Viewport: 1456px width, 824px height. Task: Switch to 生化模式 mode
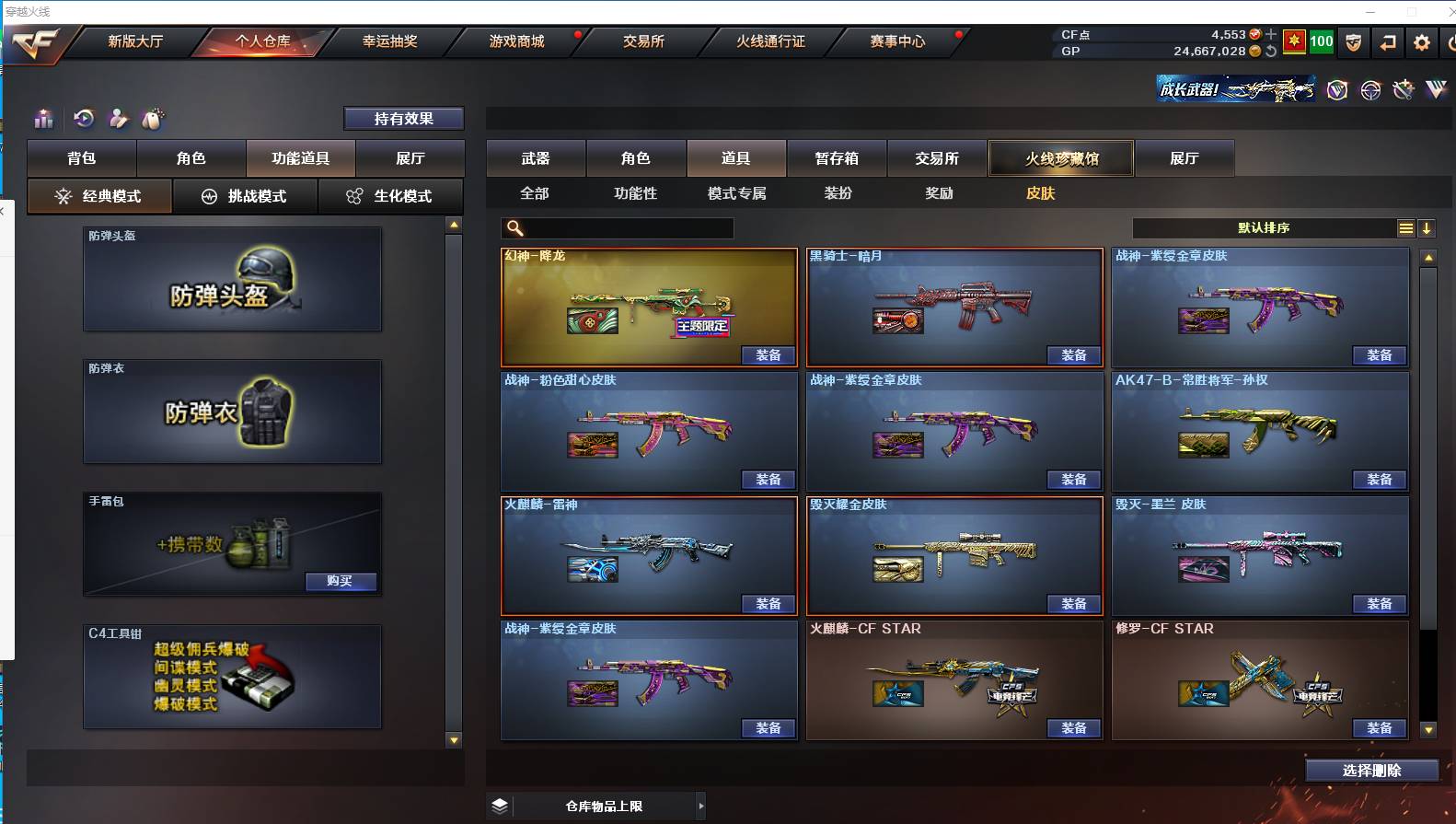(390, 196)
